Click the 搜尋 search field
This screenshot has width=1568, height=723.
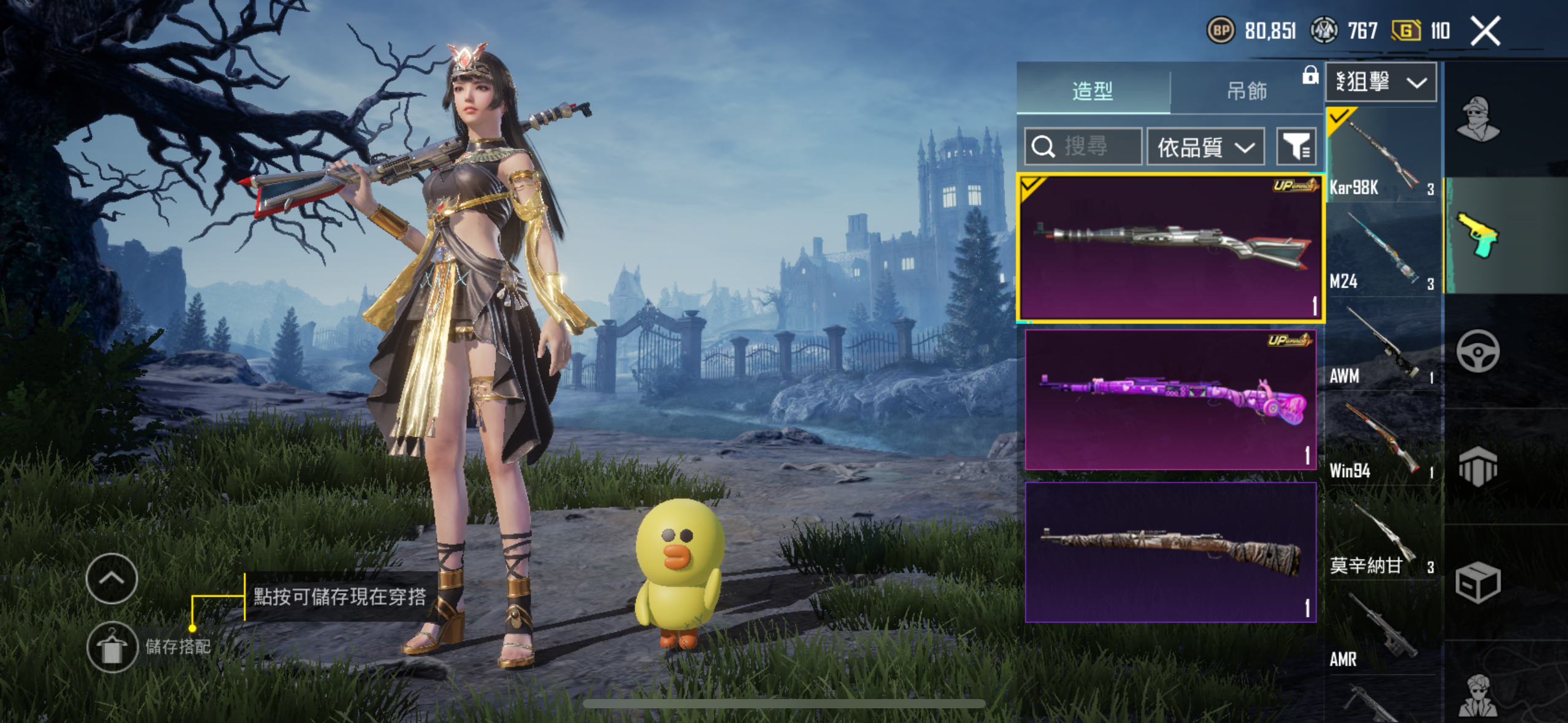click(1083, 147)
